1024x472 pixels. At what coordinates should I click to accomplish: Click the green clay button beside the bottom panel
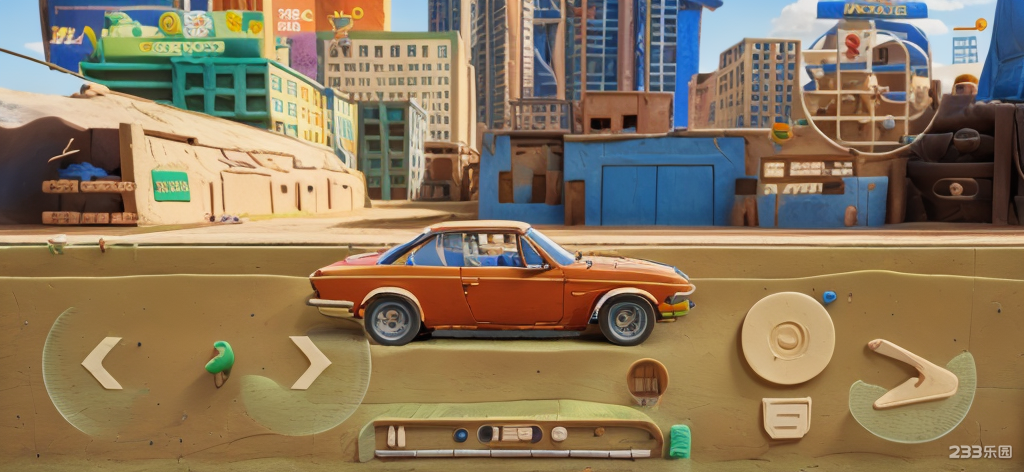pyautogui.click(x=679, y=441)
